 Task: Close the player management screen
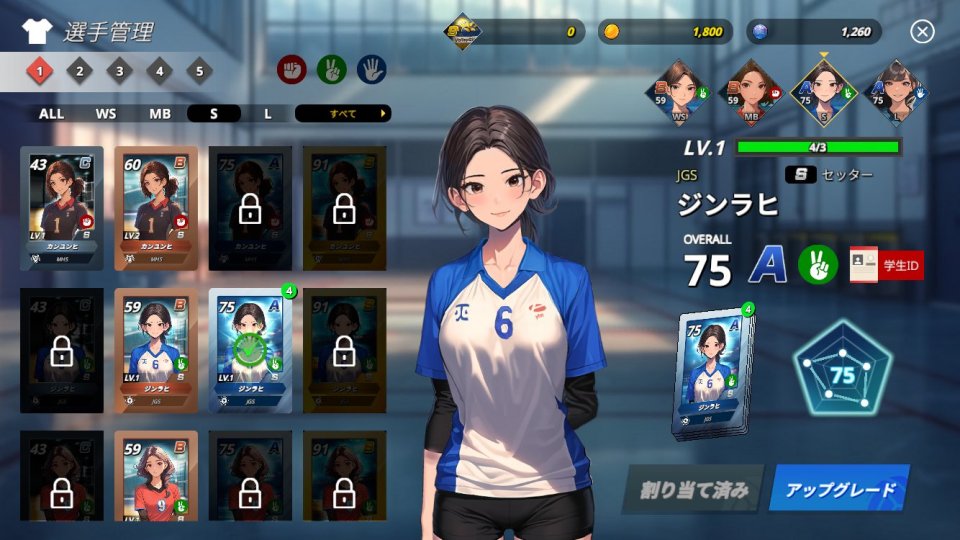pyautogui.click(x=922, y=32)
